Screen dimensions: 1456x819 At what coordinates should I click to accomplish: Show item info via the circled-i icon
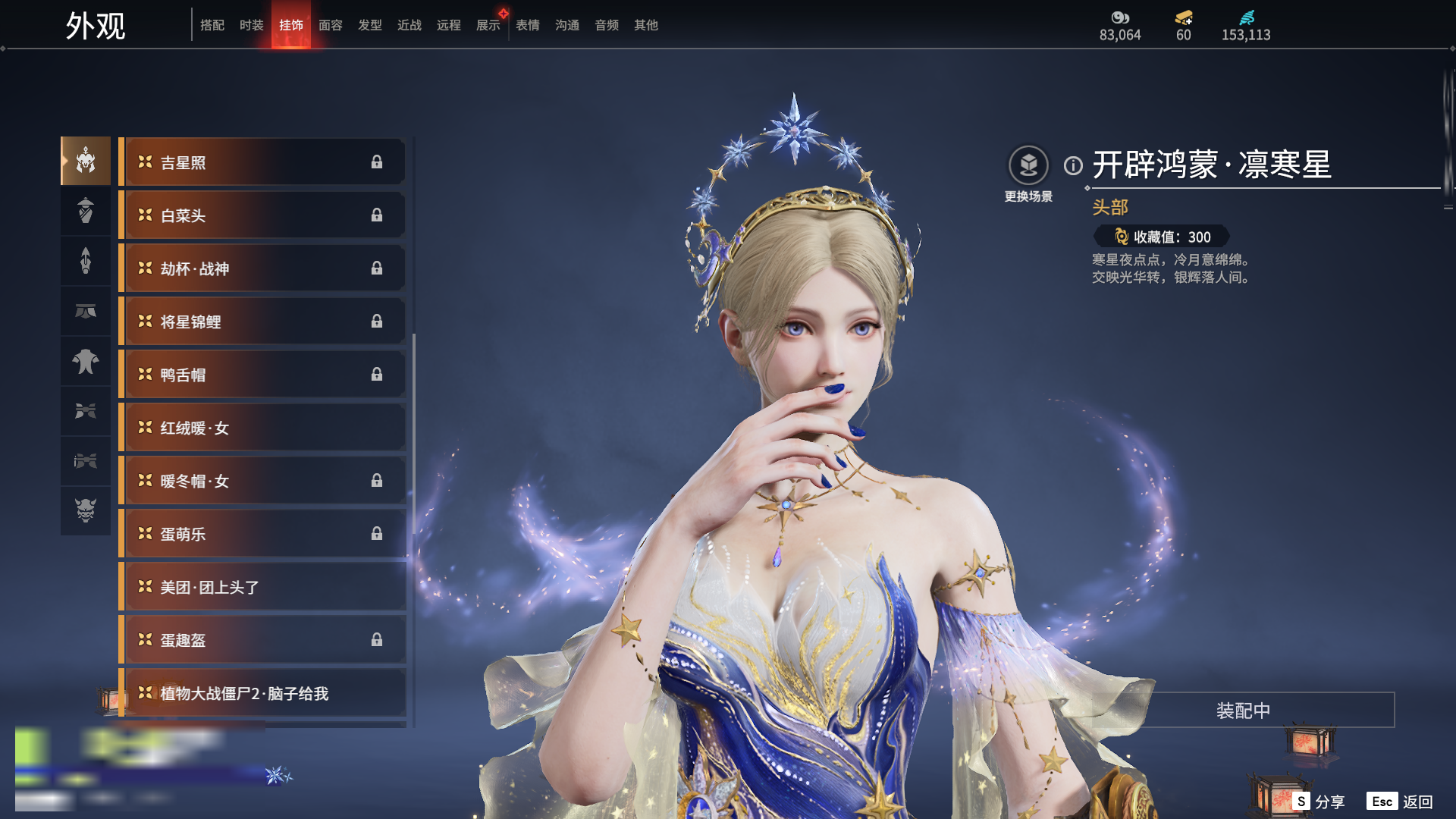pos(1073,165)
